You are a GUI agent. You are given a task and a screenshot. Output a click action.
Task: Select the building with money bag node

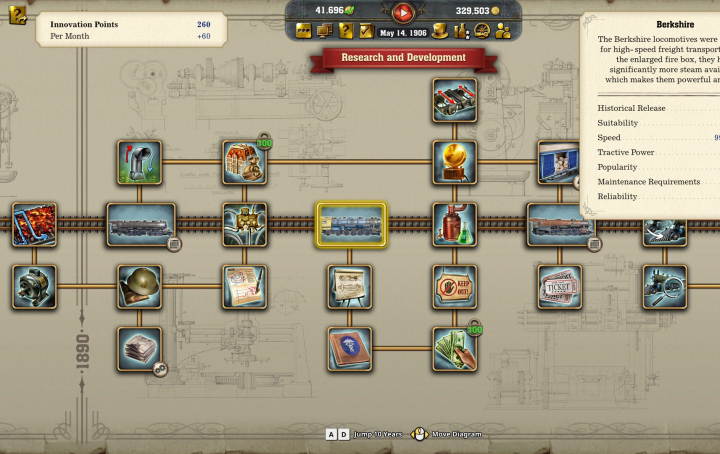pos(244,162)
